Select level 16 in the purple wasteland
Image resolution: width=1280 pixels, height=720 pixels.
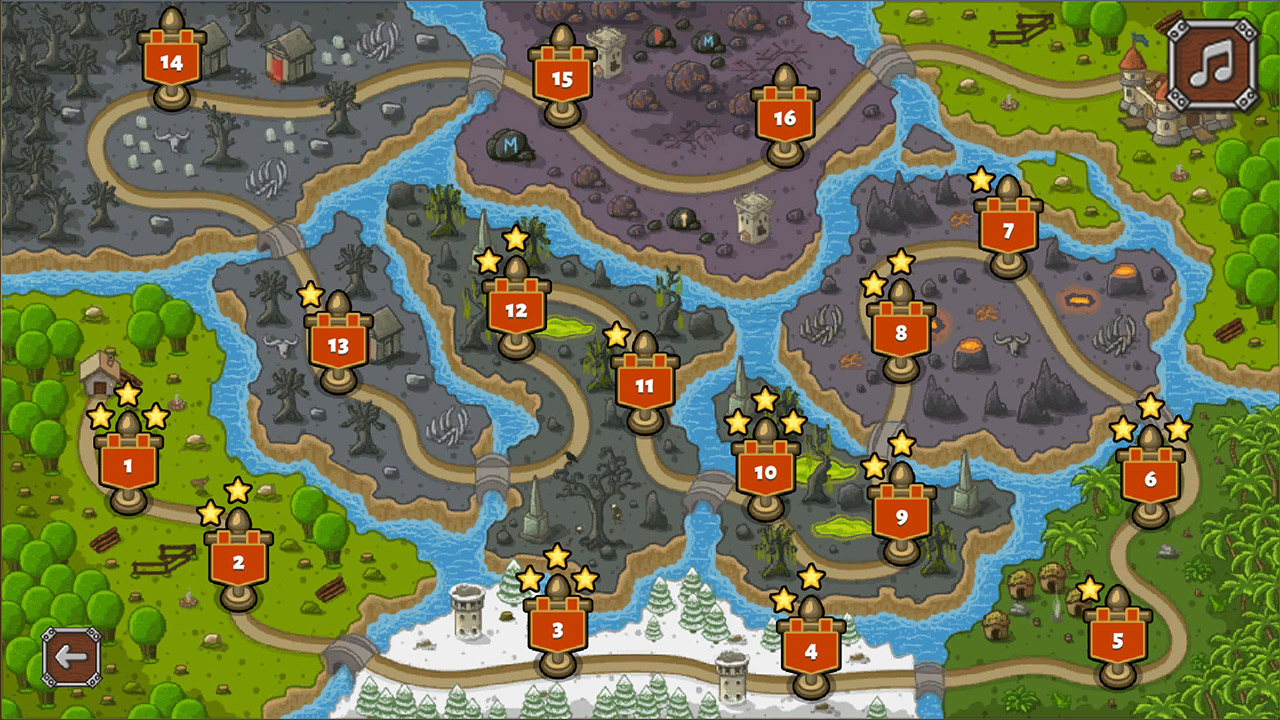click(786, 116)
